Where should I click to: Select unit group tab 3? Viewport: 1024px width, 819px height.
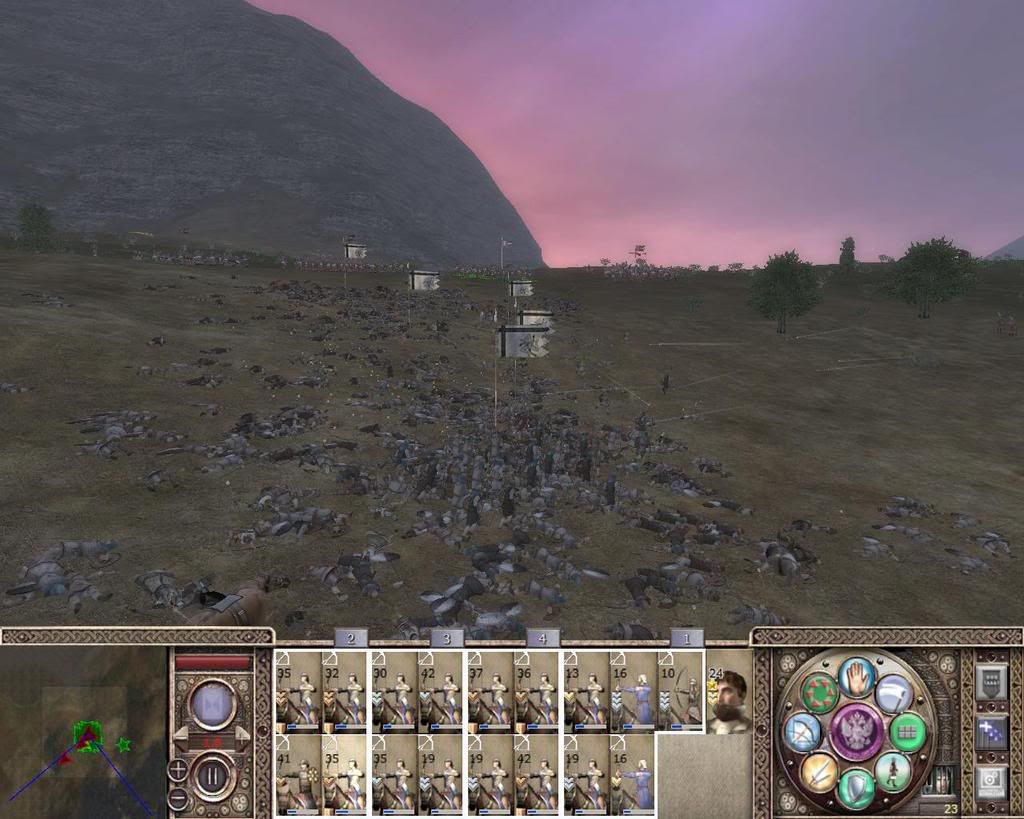[x=446, y=638]
